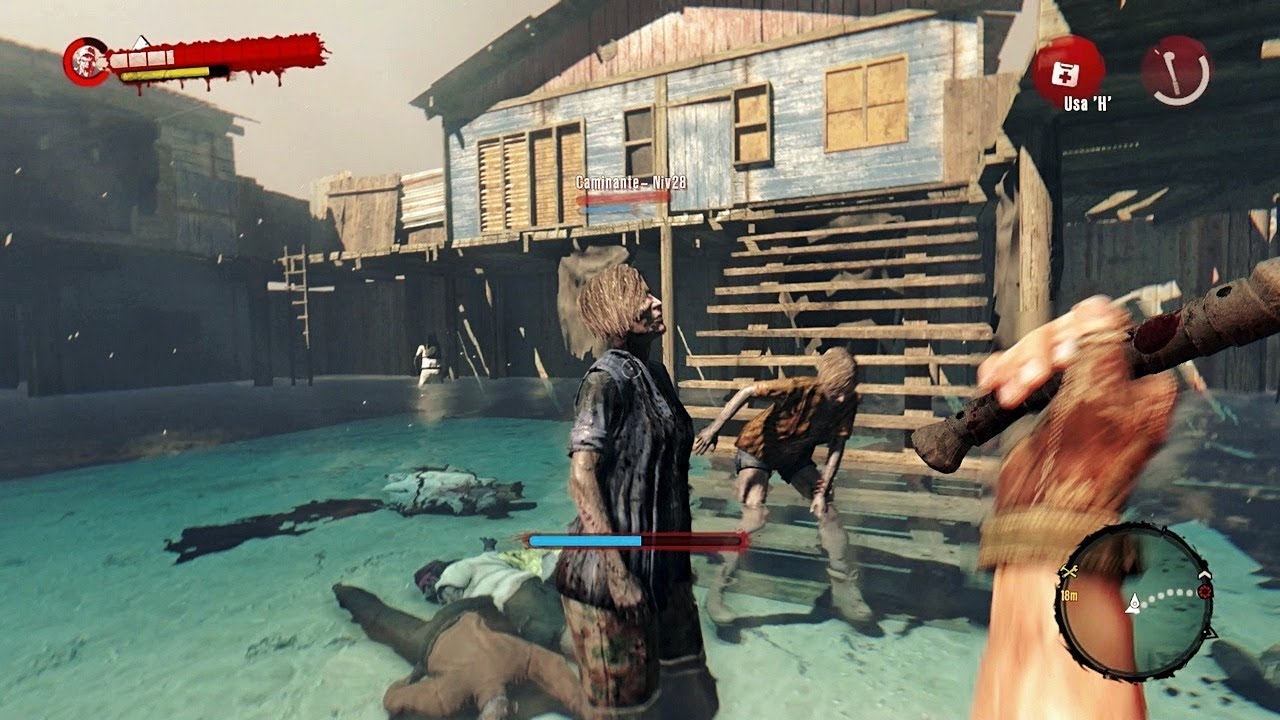Click the player arrow on the minimap
The width and height of the screenshot is (1280, 720).
(1135, 602)
